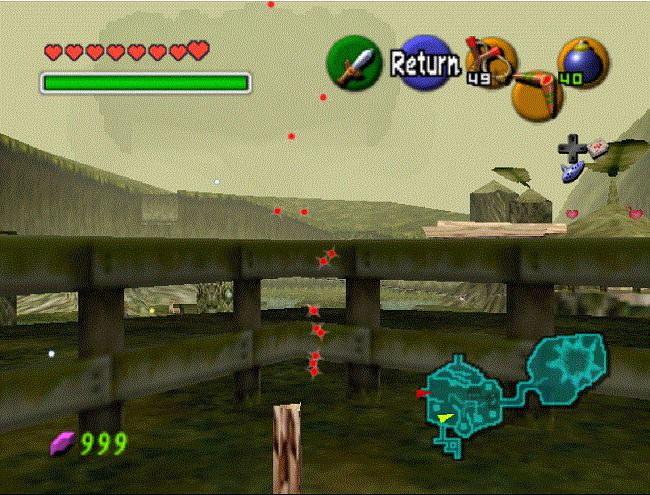Screen dimensions: 650x495
Task: Choose the slingshot item icon
Action: pos(490,63)
